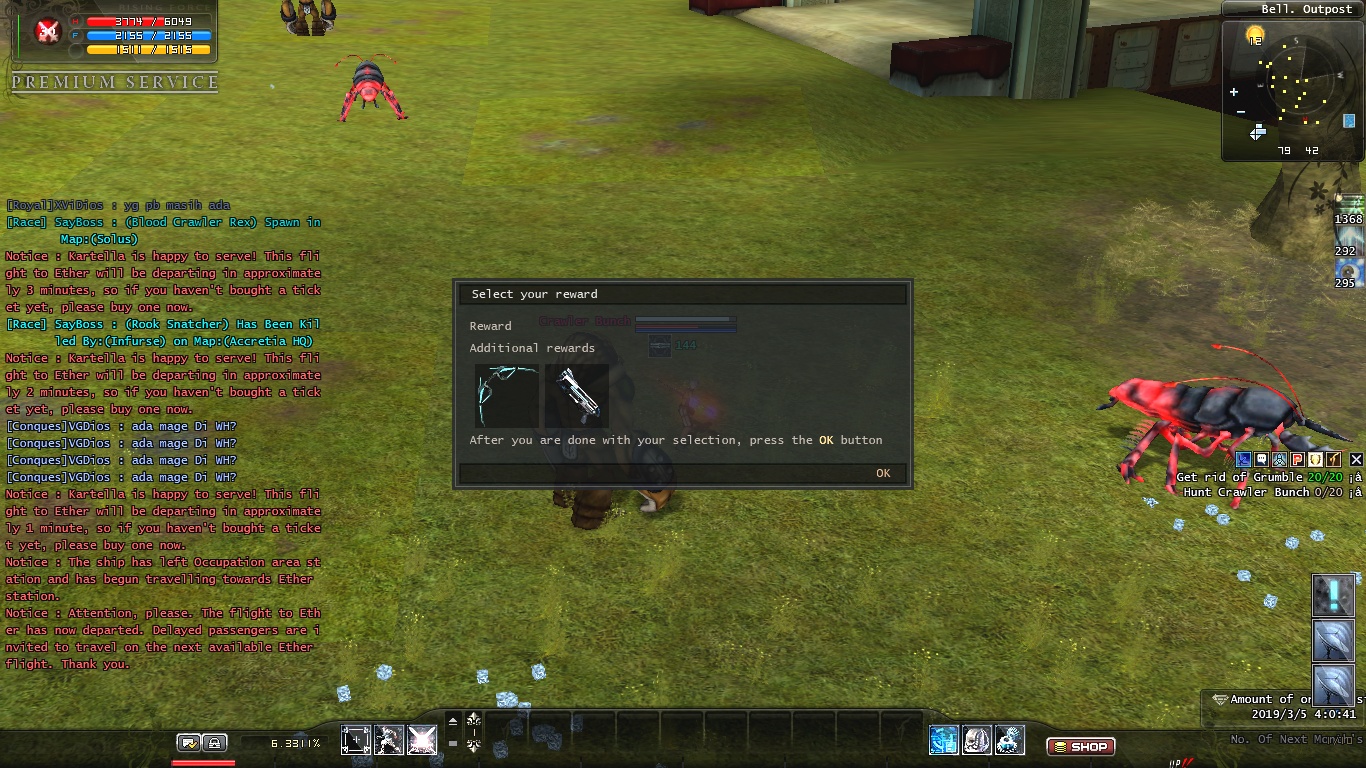Viewport: 1366px width, 768px height.
Task: Open the red "P" party icon near the crawler
Action: tap(1297, 459)
